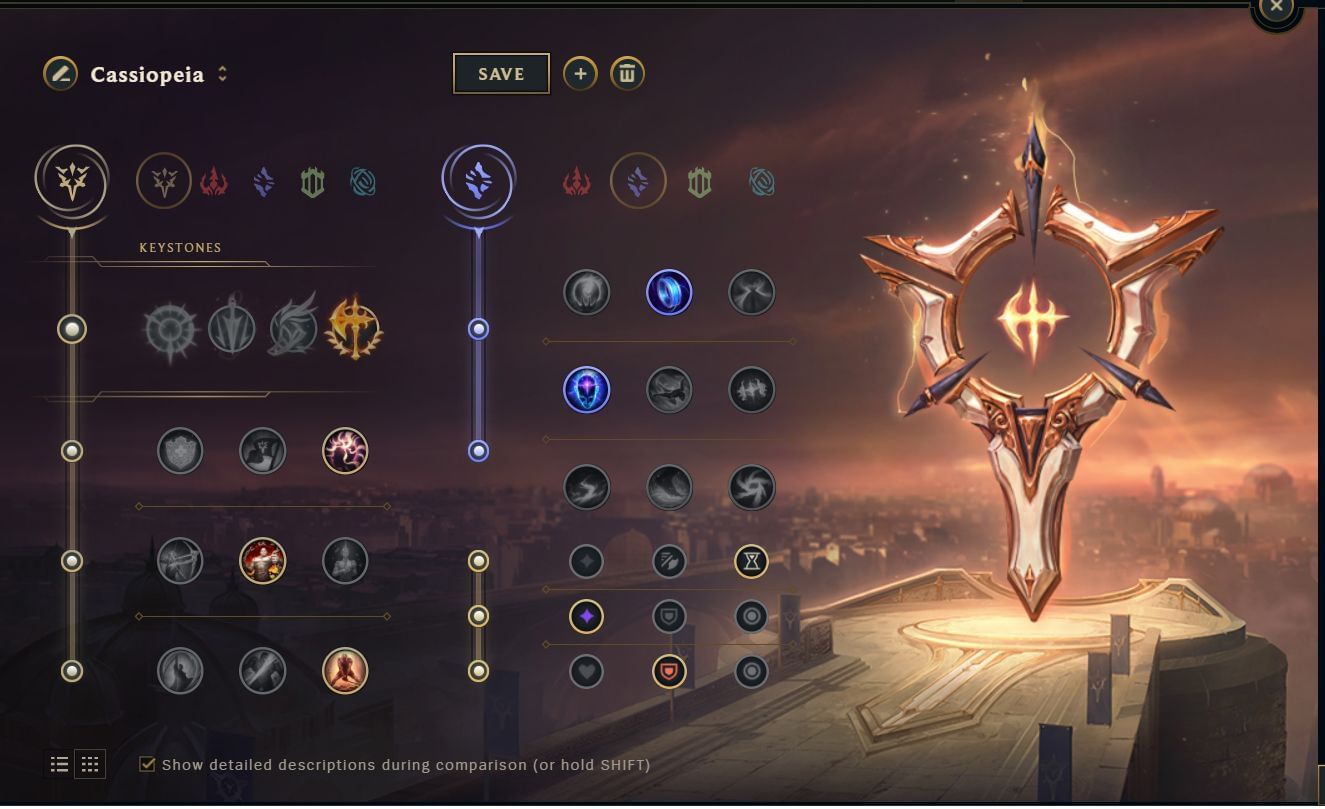The height and width of the screenshot is (809, 1325).
Task: Select the heart Health stat shard
Action: [587, 669]
